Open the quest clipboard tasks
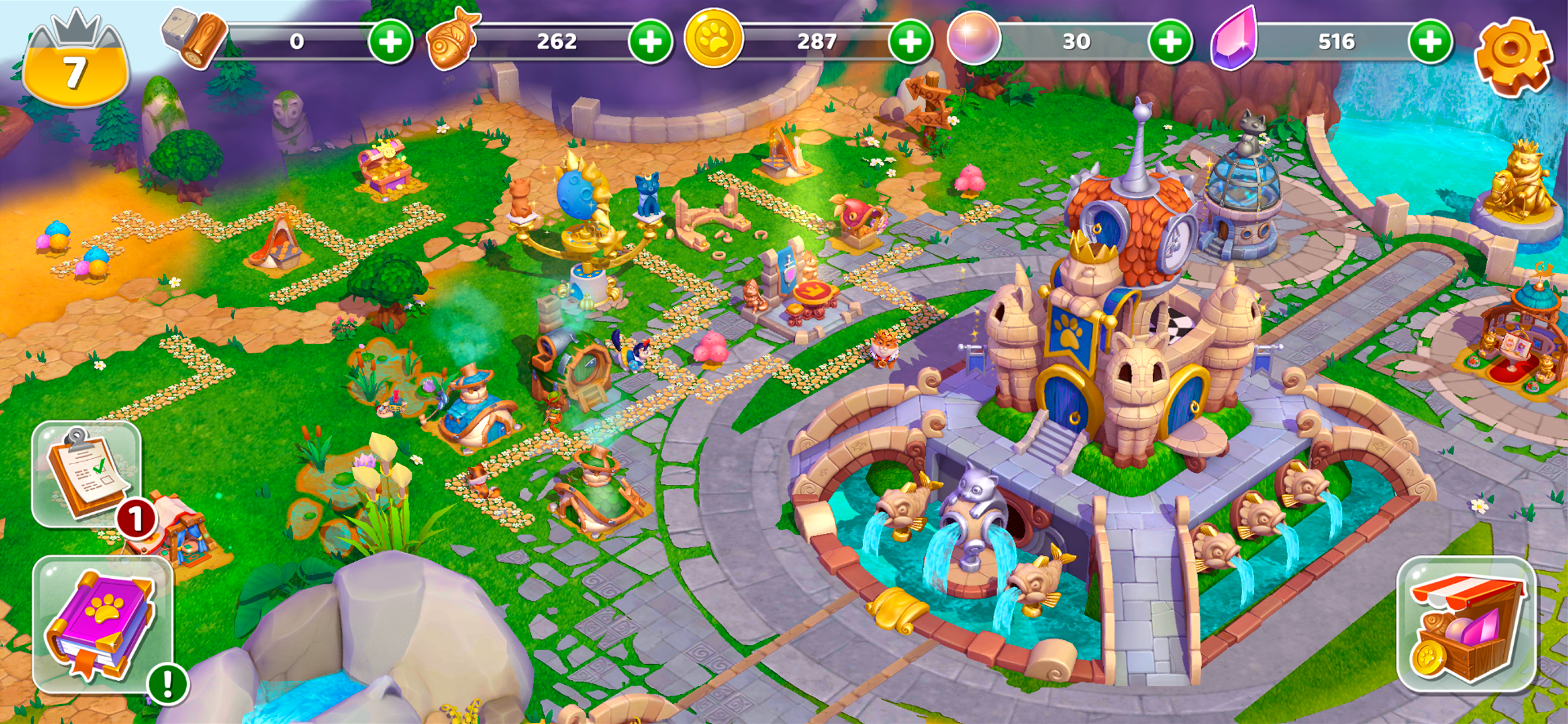This screenshot has width=1568, height=724. (87, 473)
